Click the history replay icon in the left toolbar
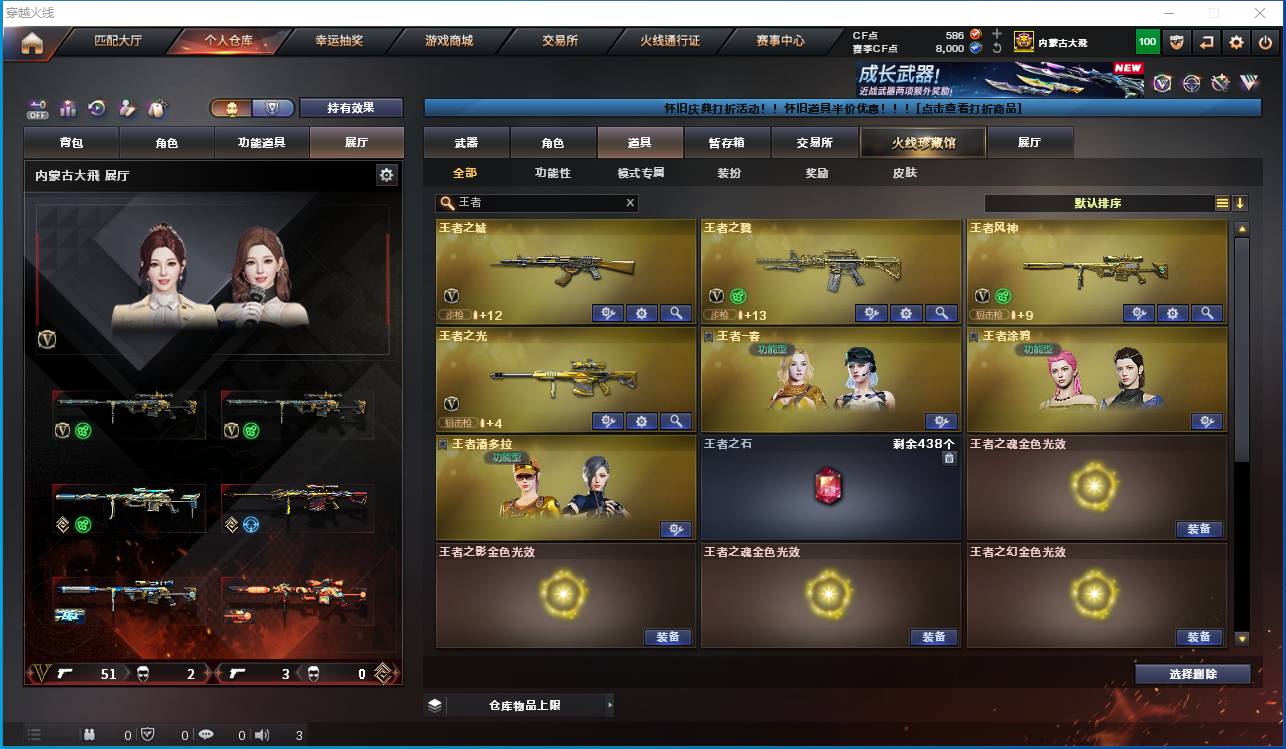Image resolution: width=1286 pixels, height=749 pixels. point(95,108)
